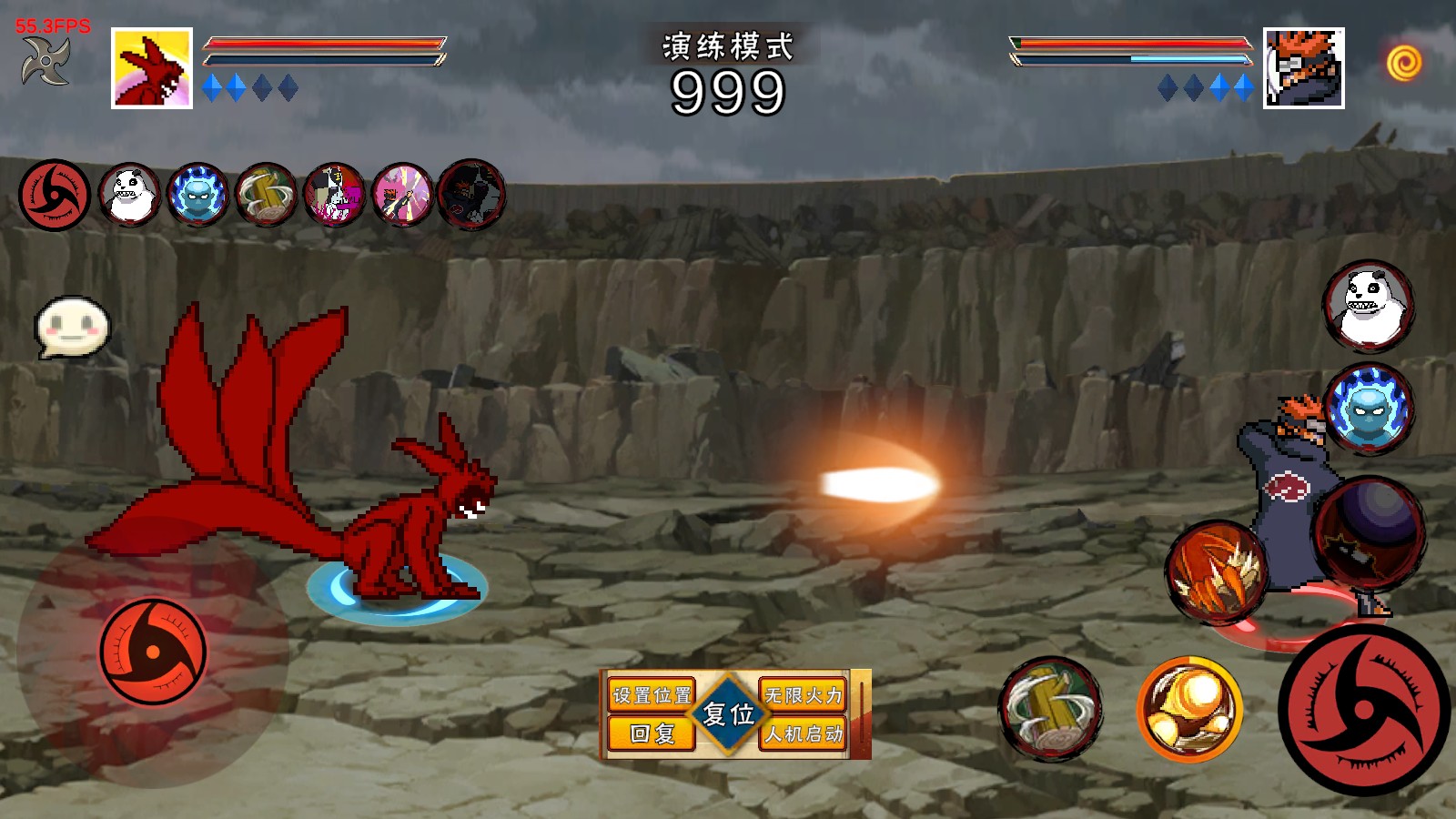1456x819 pixels.
Task: Open the smiley chat bubble
Action: click(72, 327)
